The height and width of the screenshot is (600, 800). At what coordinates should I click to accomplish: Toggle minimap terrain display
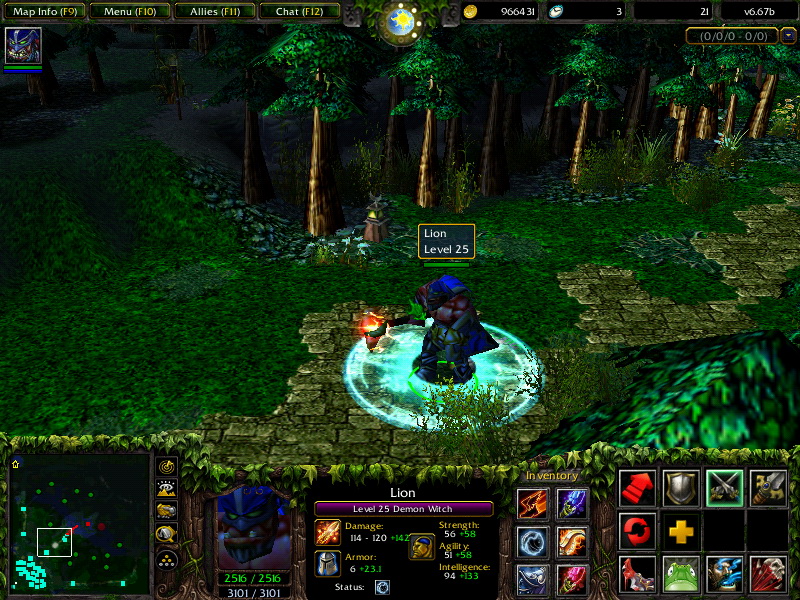pos(167,488)
